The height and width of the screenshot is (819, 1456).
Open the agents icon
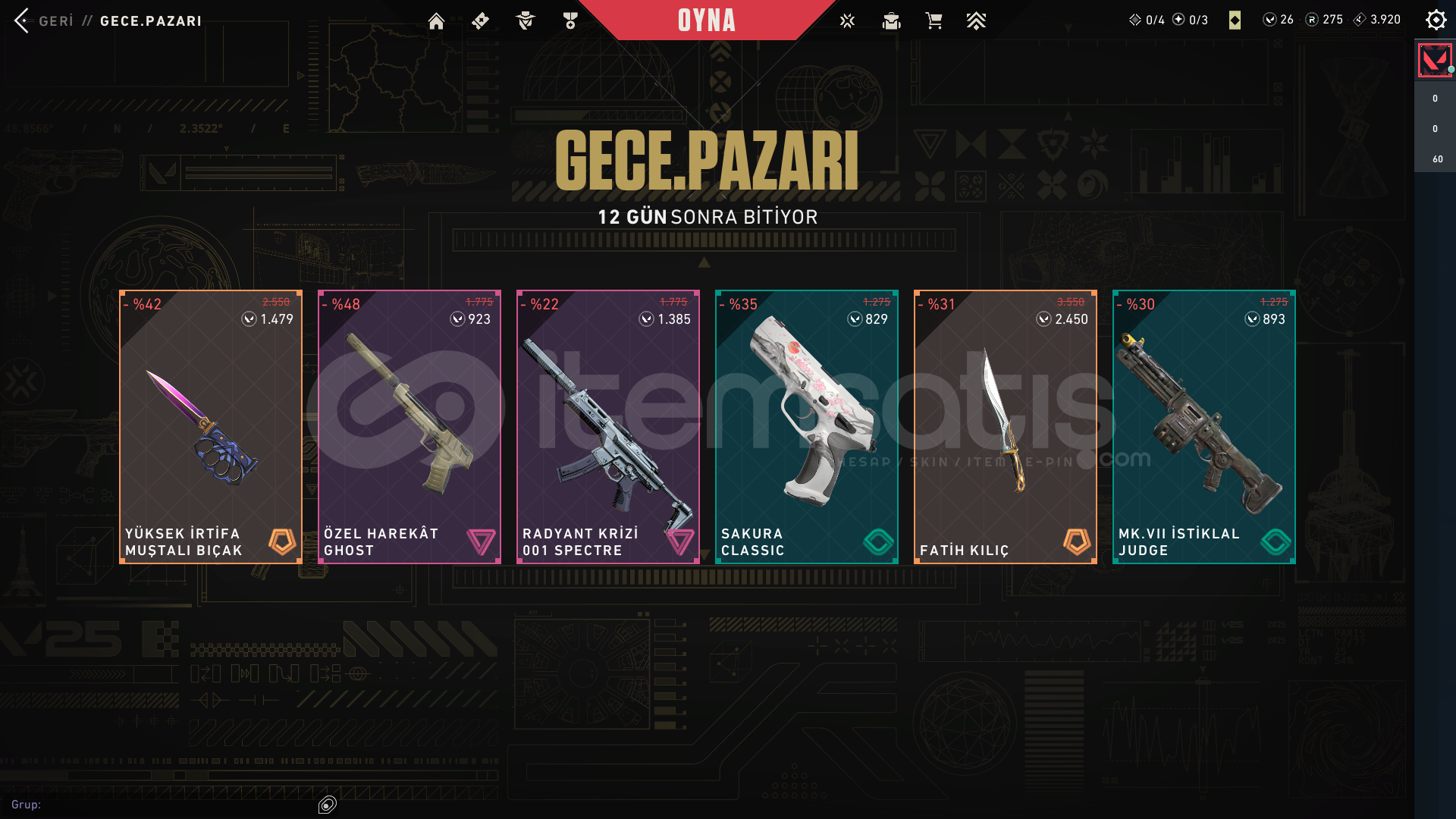(525, 21)
